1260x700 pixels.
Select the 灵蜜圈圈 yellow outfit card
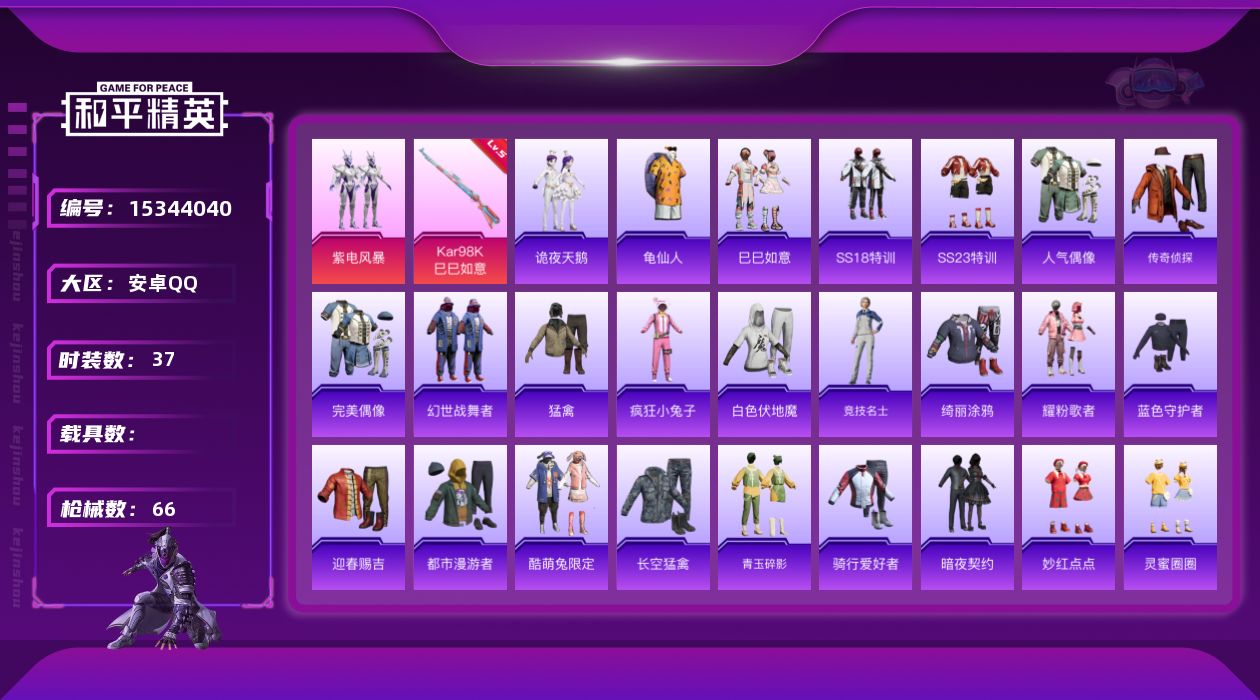[1170, 517]
